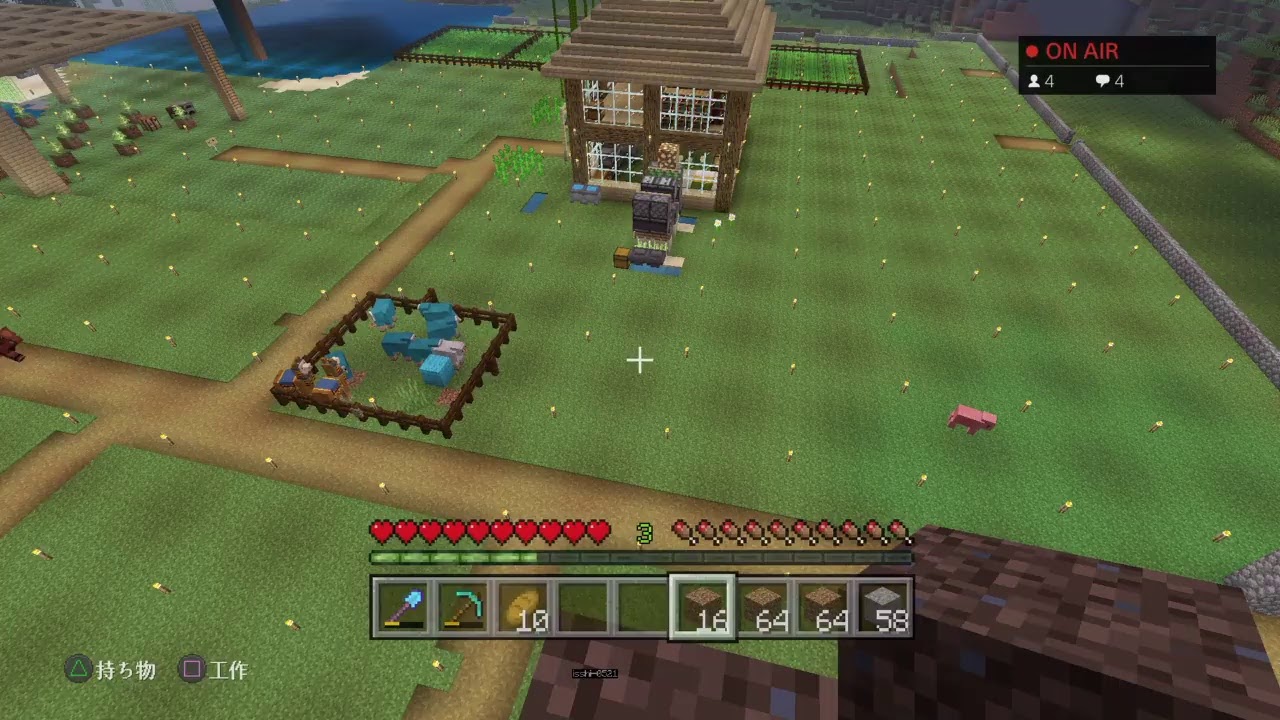Select the diamond shovel in the hotbar
The height and width of the screenshot is (720, 1280).
pos(404,605)
